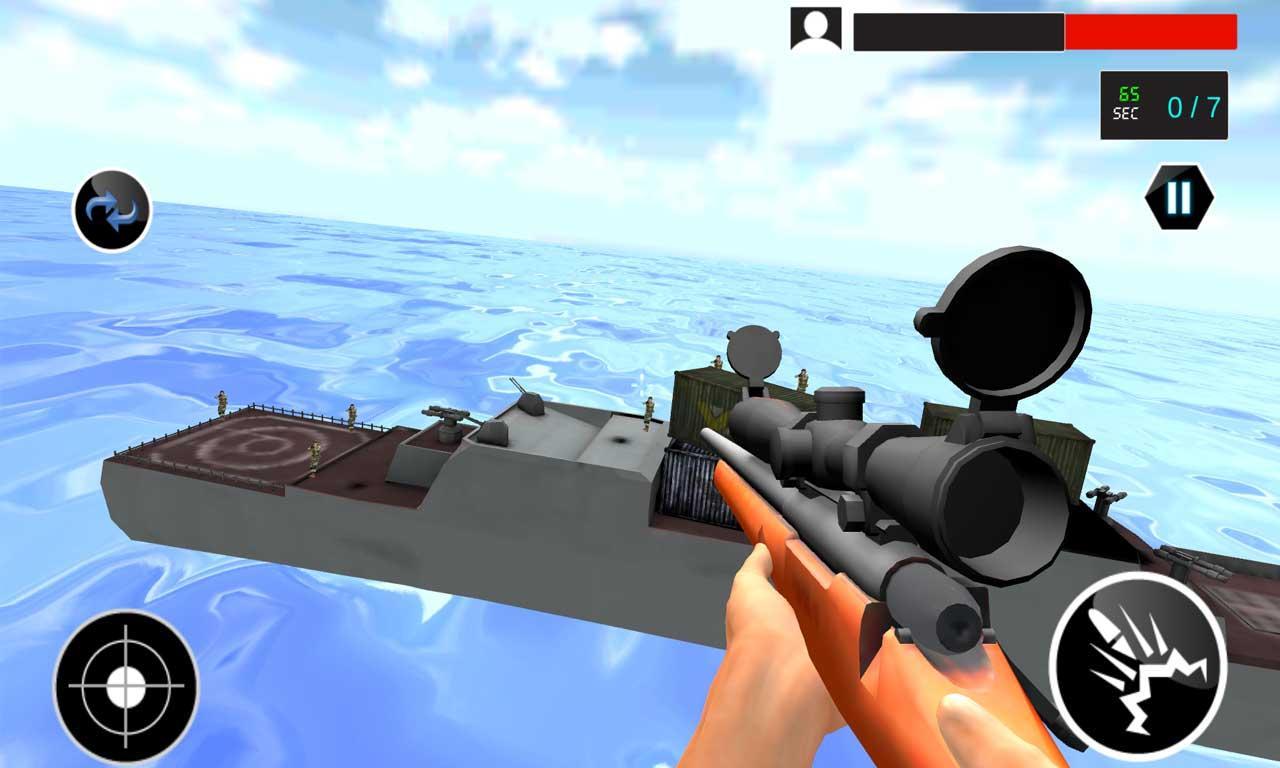
Task: Pause the game with the pause button
Action: point(1178,196)
